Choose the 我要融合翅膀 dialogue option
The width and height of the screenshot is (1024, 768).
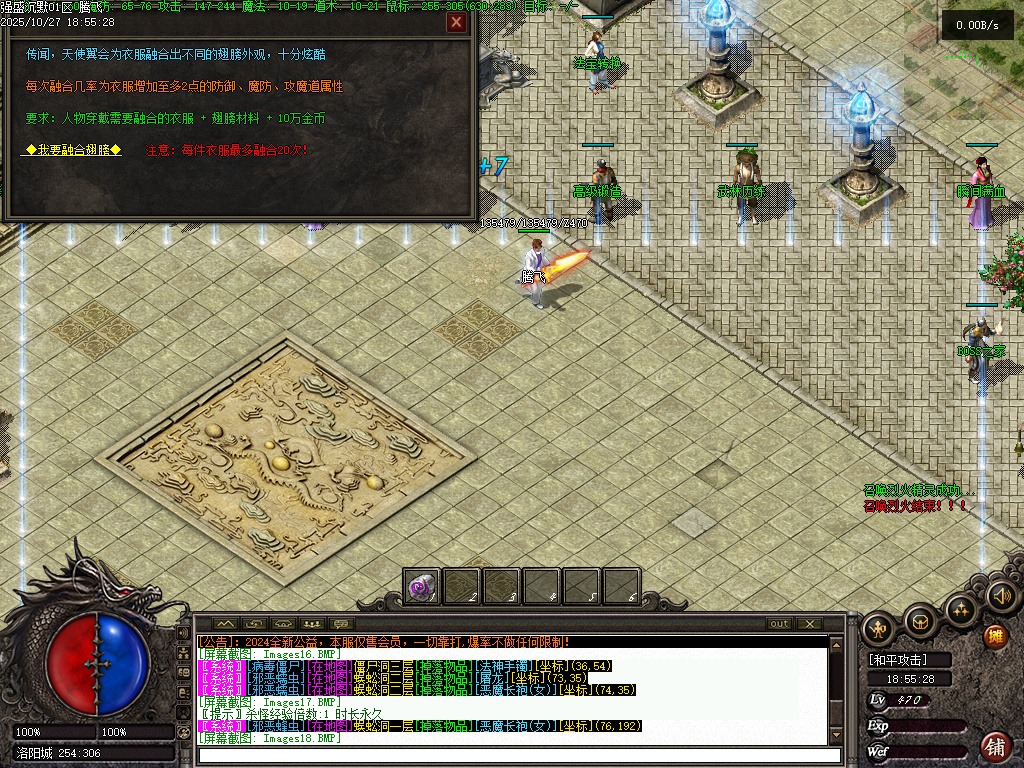73,150
